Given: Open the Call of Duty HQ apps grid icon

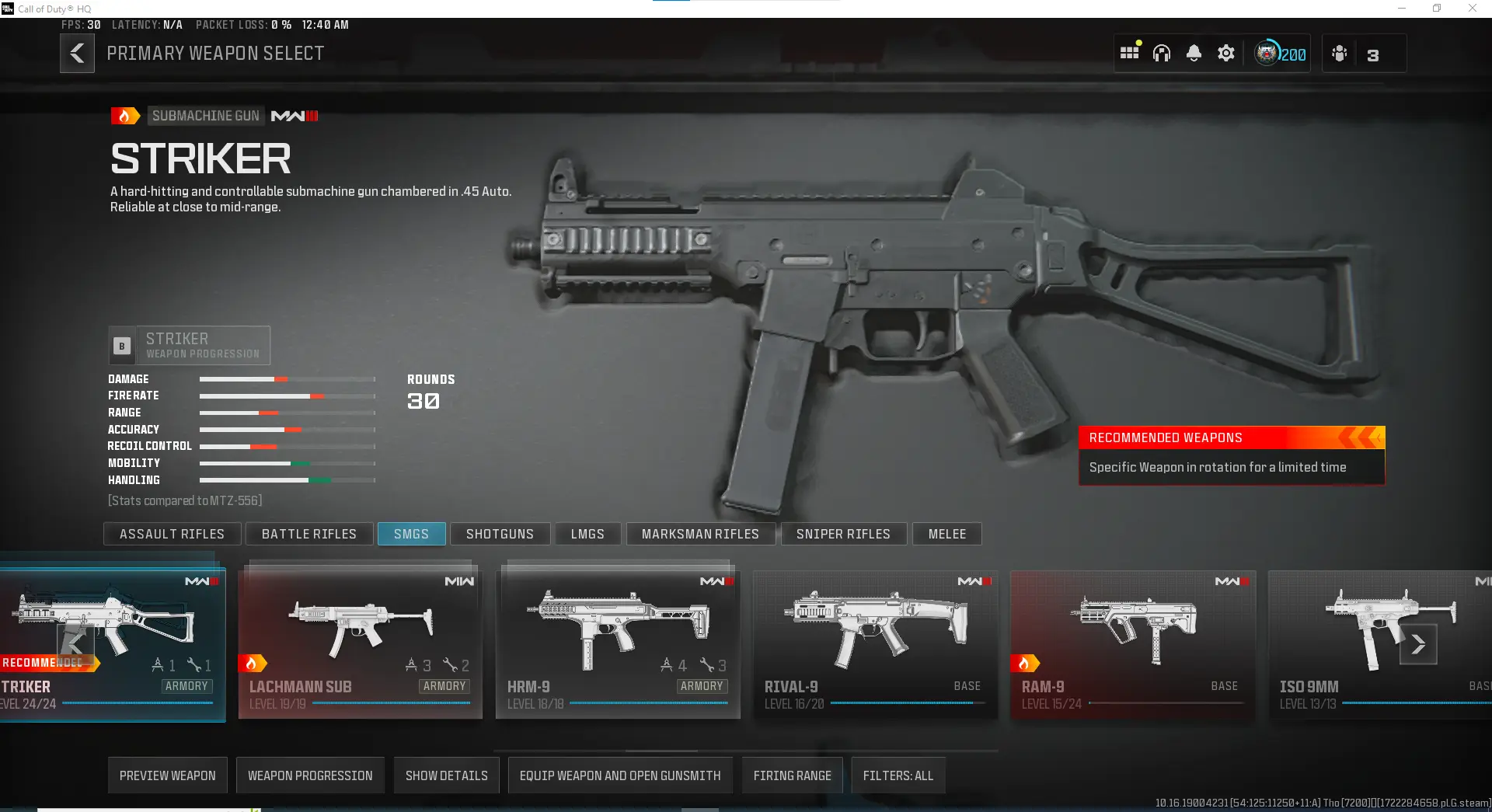Looking at the screenshot, I should click(x=1129, y=51).
